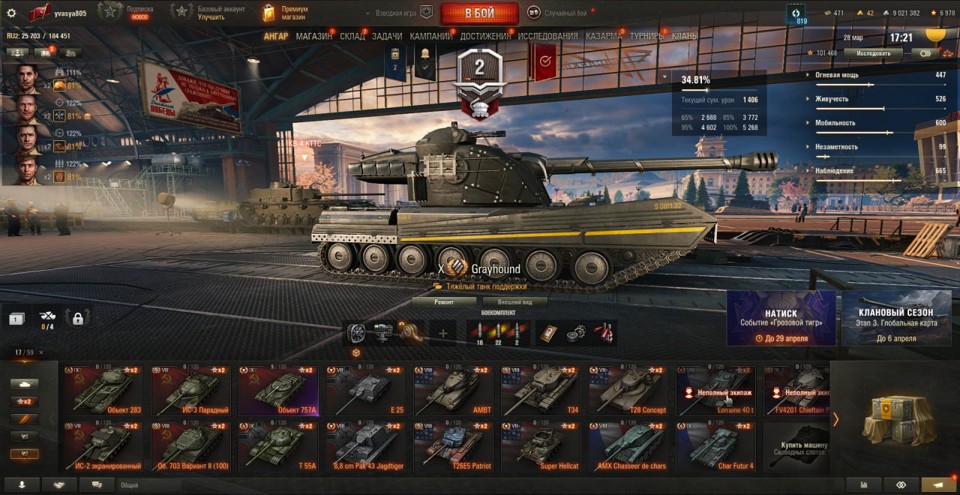Screen dimensions: 960x495
Task: Start the battle with the red В БОЙ button
Action: click(479, 13)
